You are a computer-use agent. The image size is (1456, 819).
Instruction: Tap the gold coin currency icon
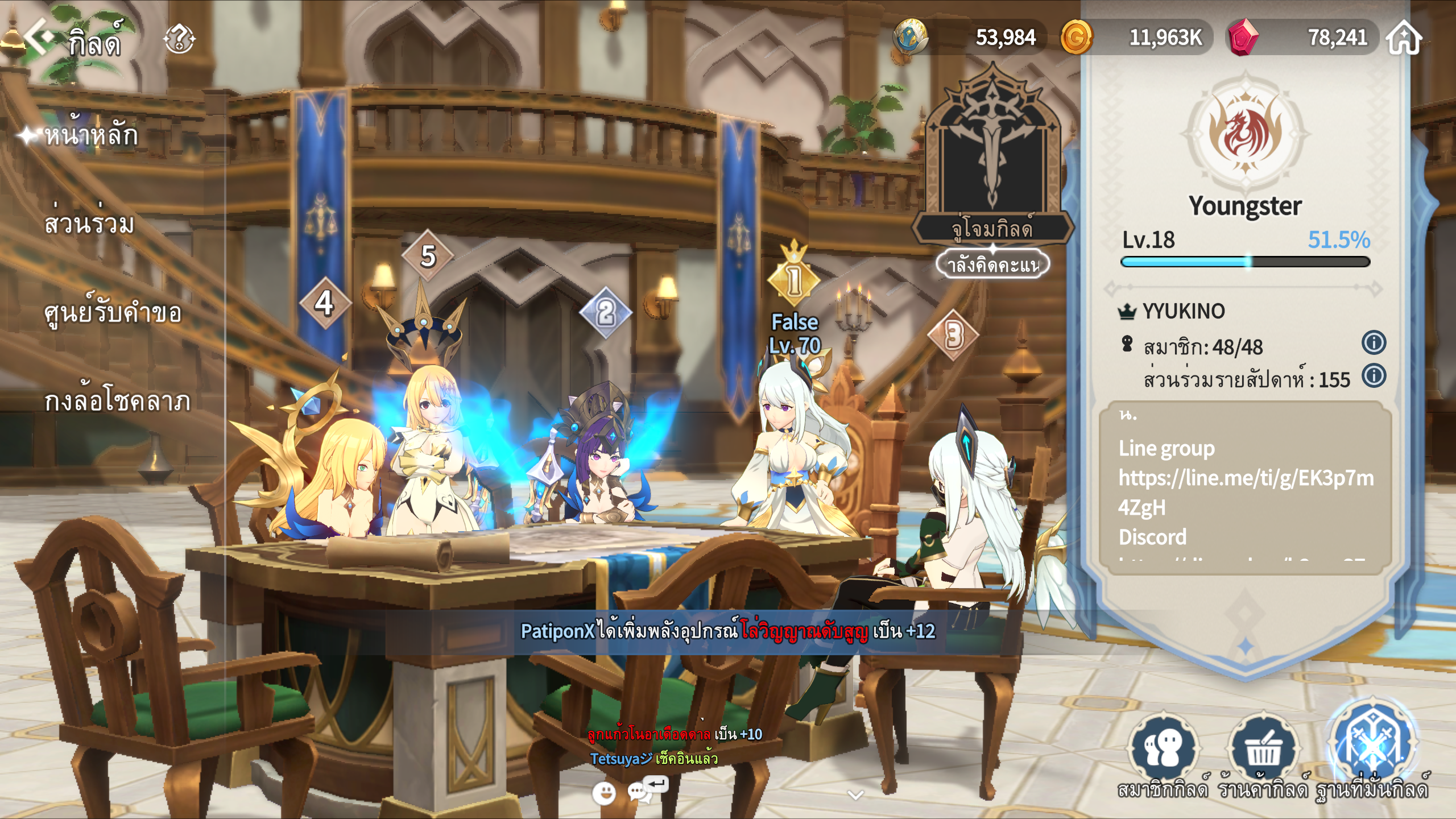(1076, 38)
